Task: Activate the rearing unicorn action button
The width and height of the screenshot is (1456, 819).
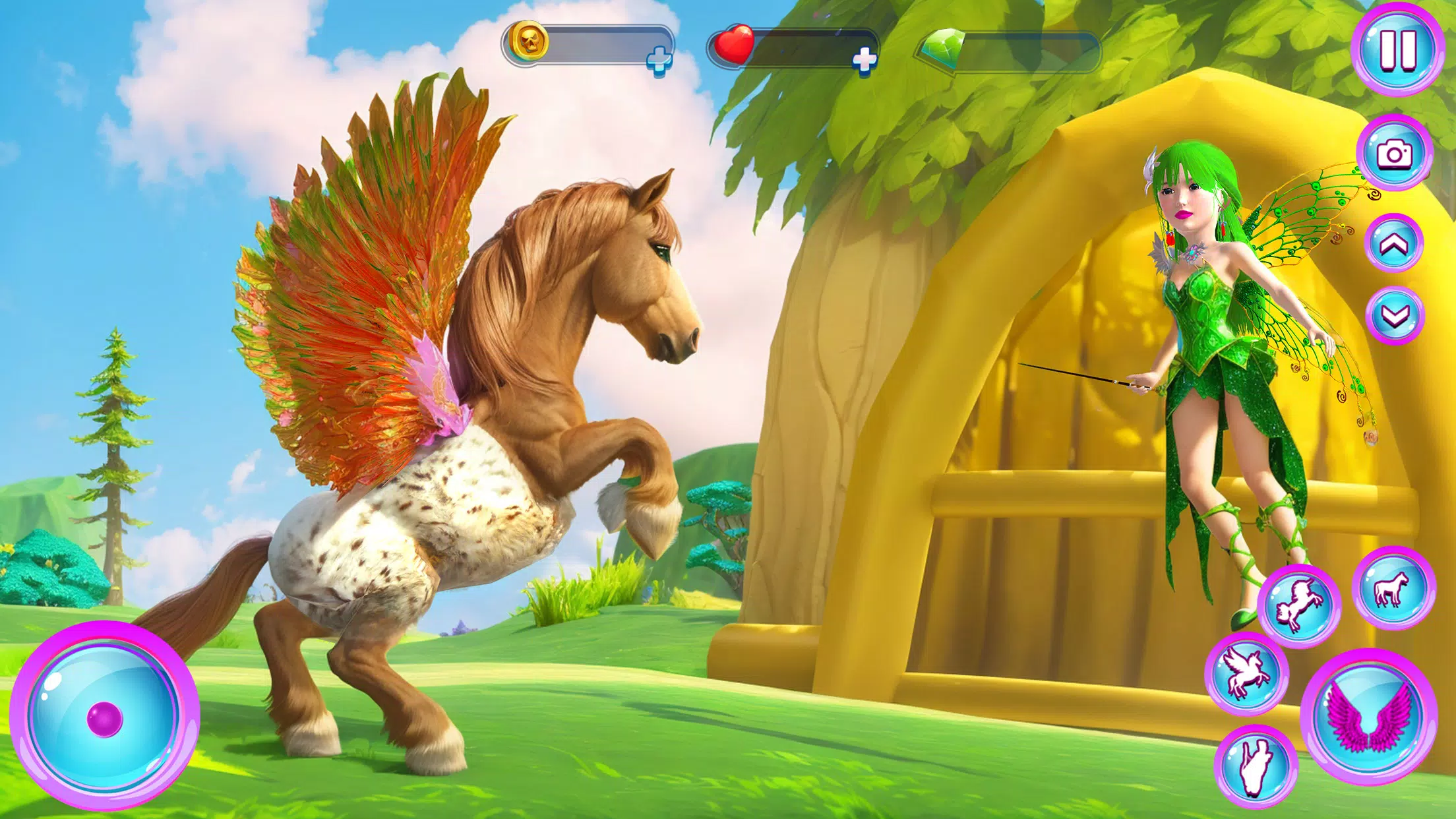Action: coord(1298,605)
